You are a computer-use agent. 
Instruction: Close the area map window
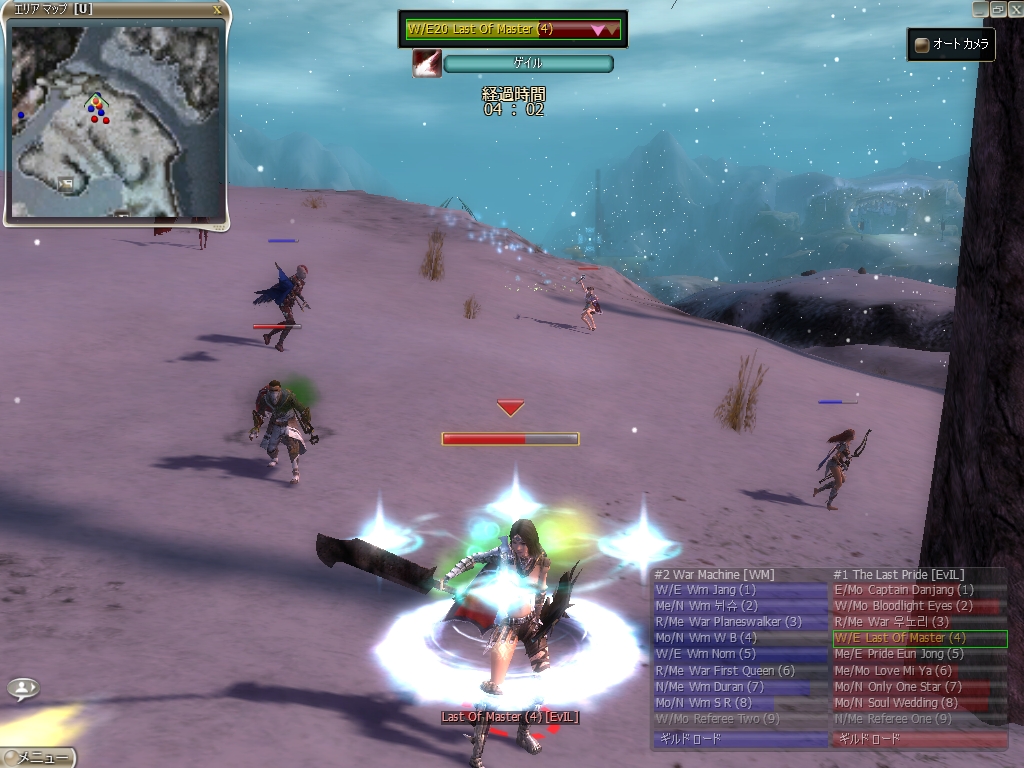pos(218,9)
